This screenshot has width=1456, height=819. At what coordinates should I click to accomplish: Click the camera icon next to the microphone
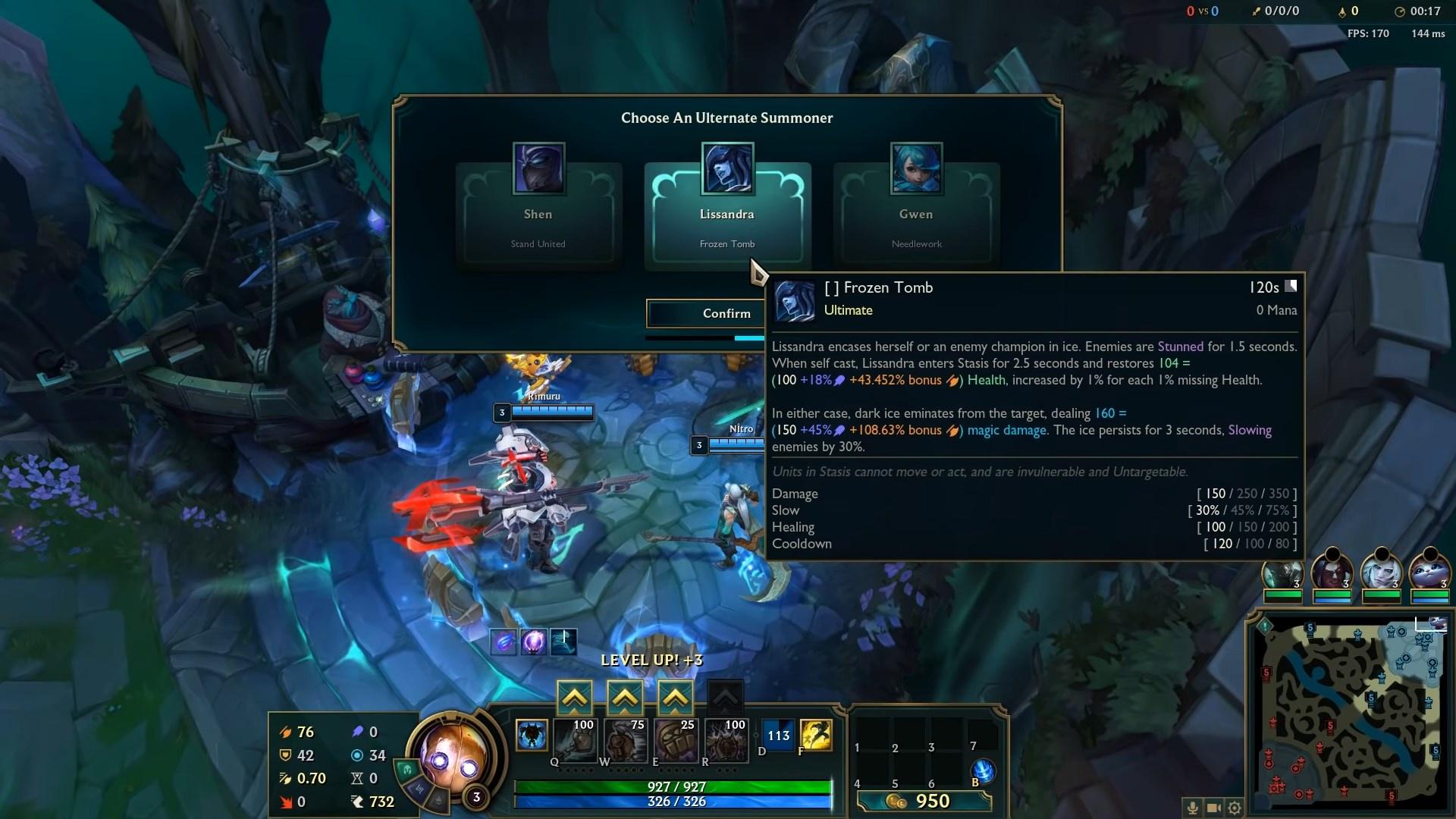(1214, 808)
